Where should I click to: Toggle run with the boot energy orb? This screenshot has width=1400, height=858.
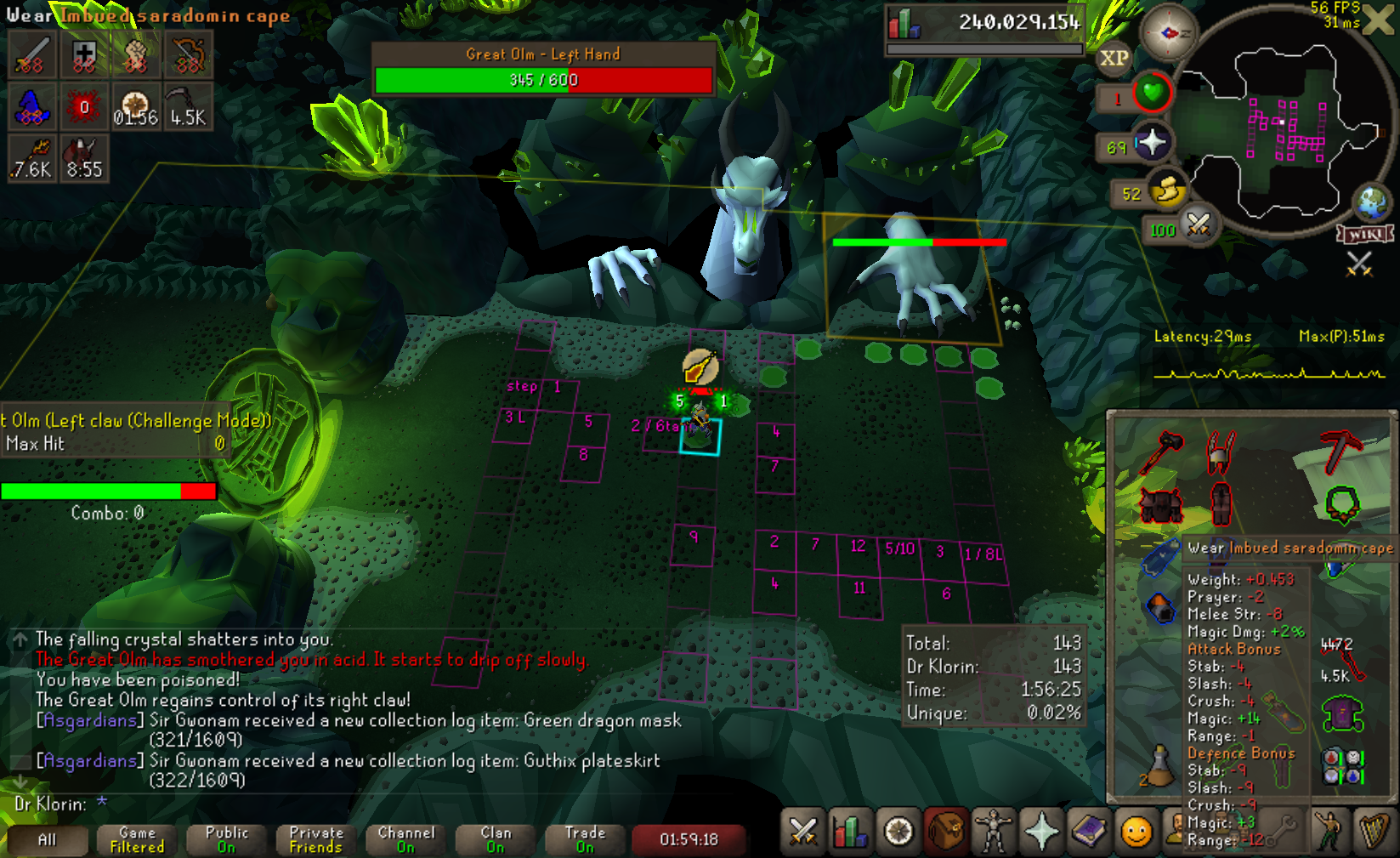click(1166, 192)
